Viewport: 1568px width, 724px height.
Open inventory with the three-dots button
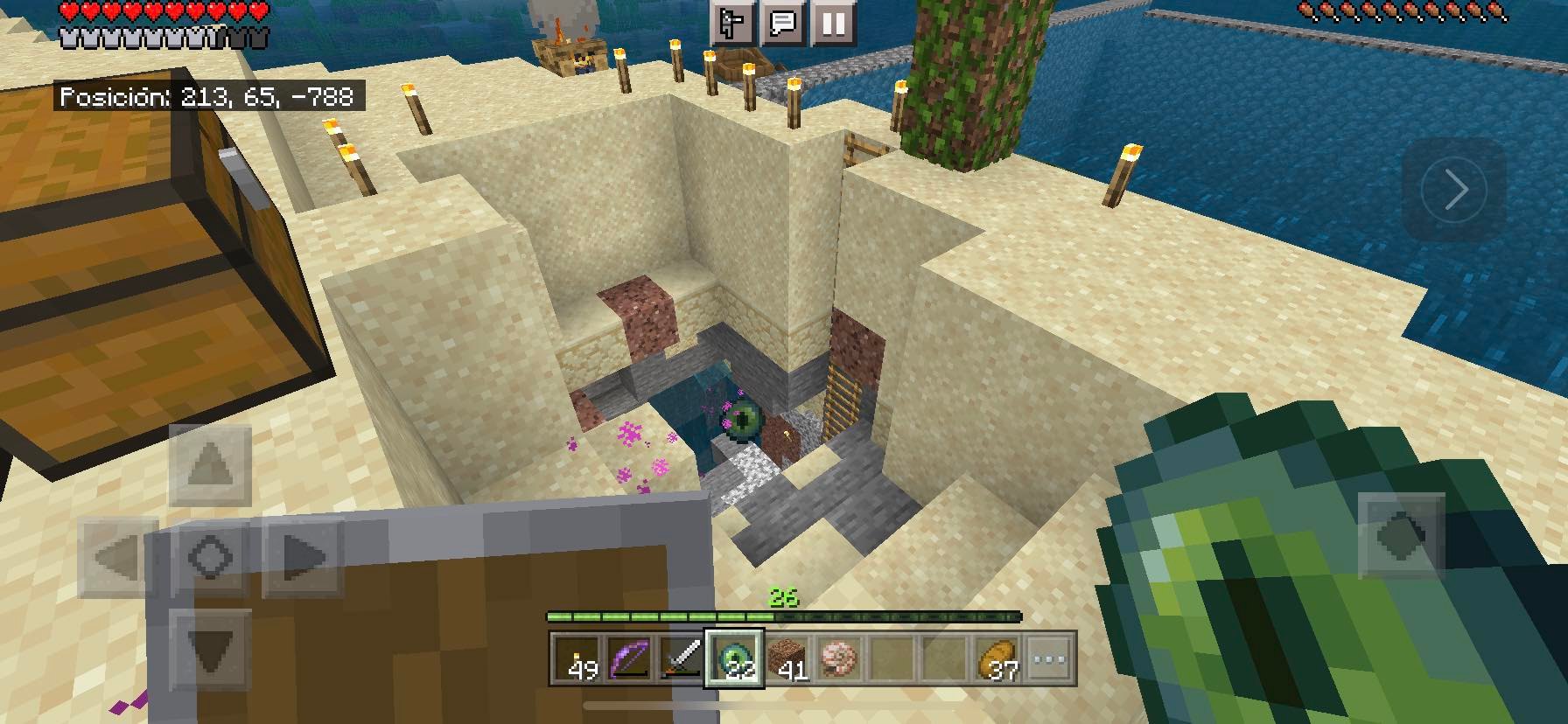click(x=1049, y=659)
